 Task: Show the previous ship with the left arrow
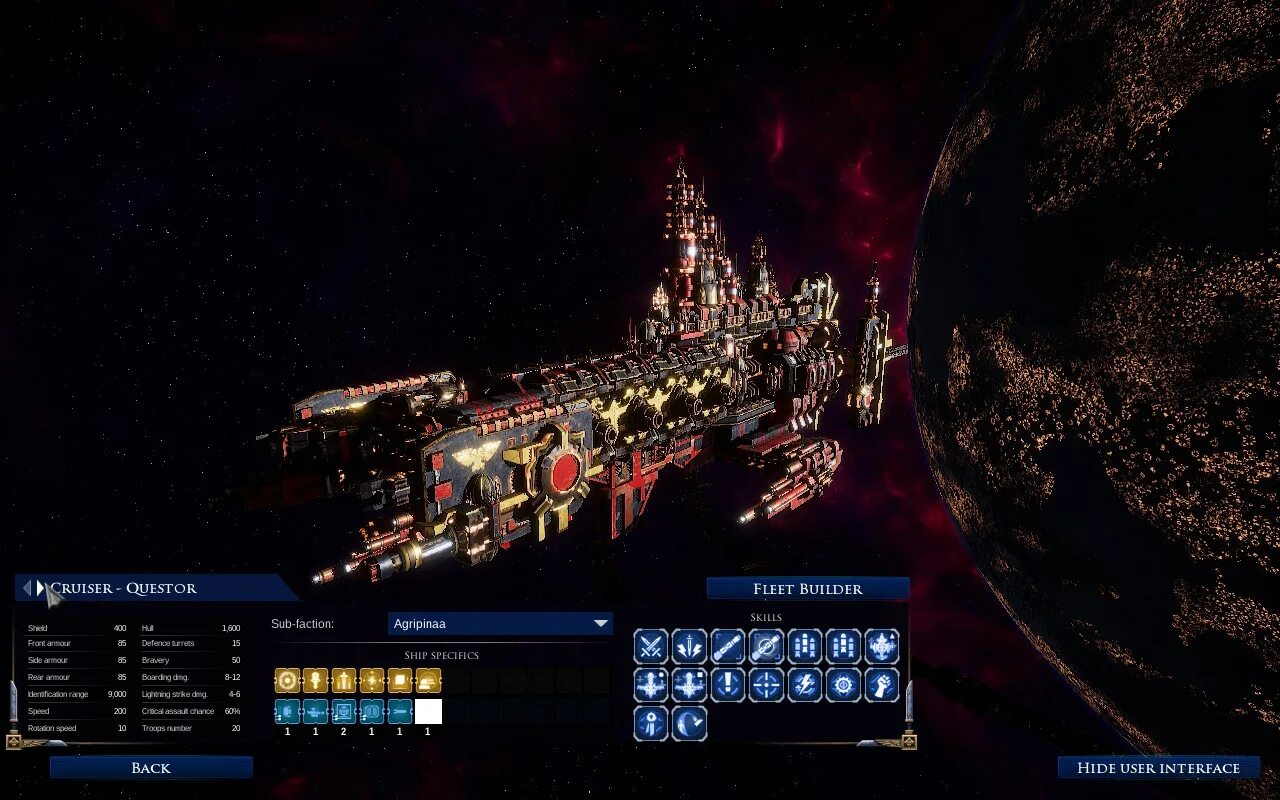(27, 588)
